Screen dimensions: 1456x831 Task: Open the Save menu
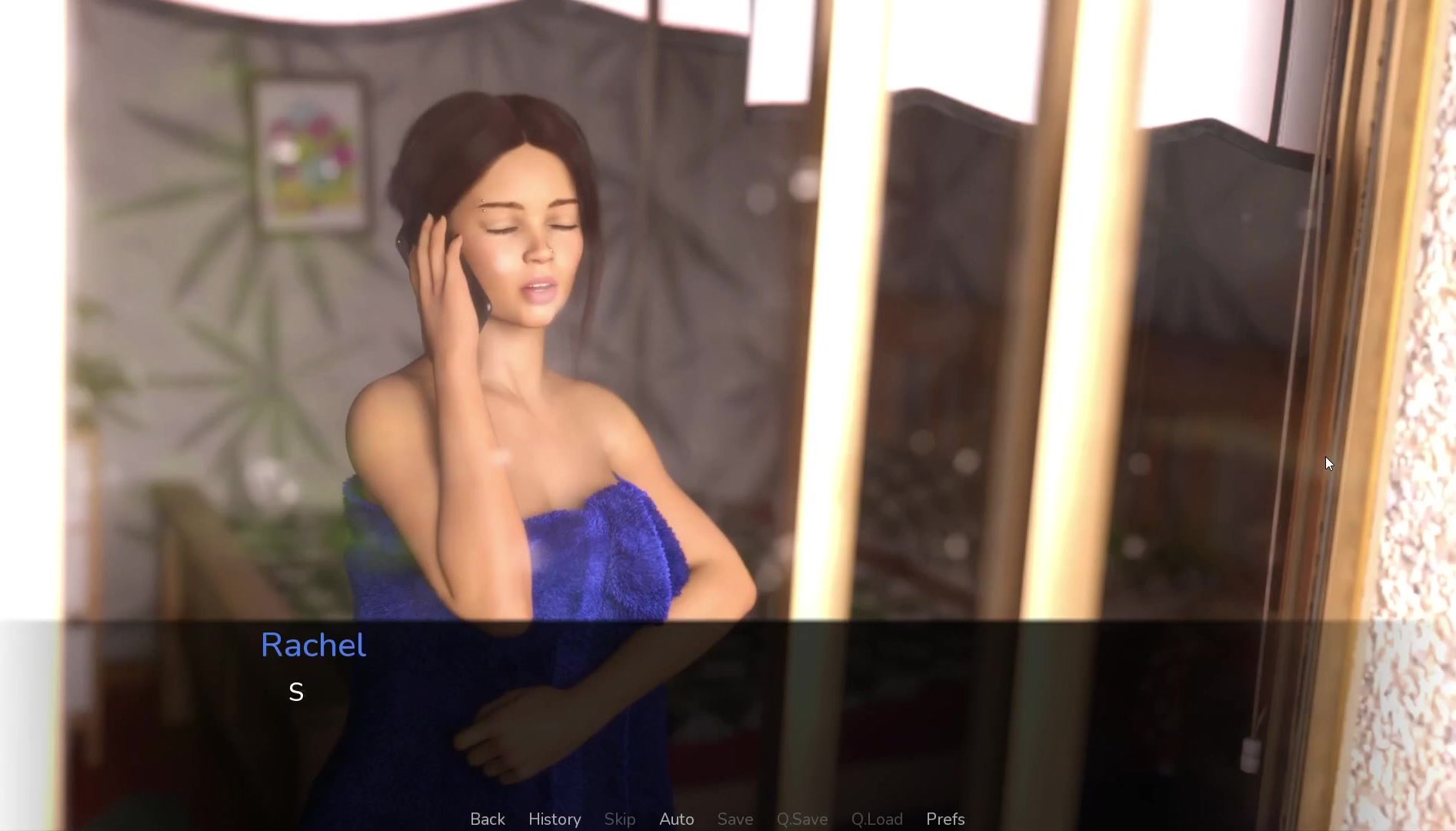point(735,819)
